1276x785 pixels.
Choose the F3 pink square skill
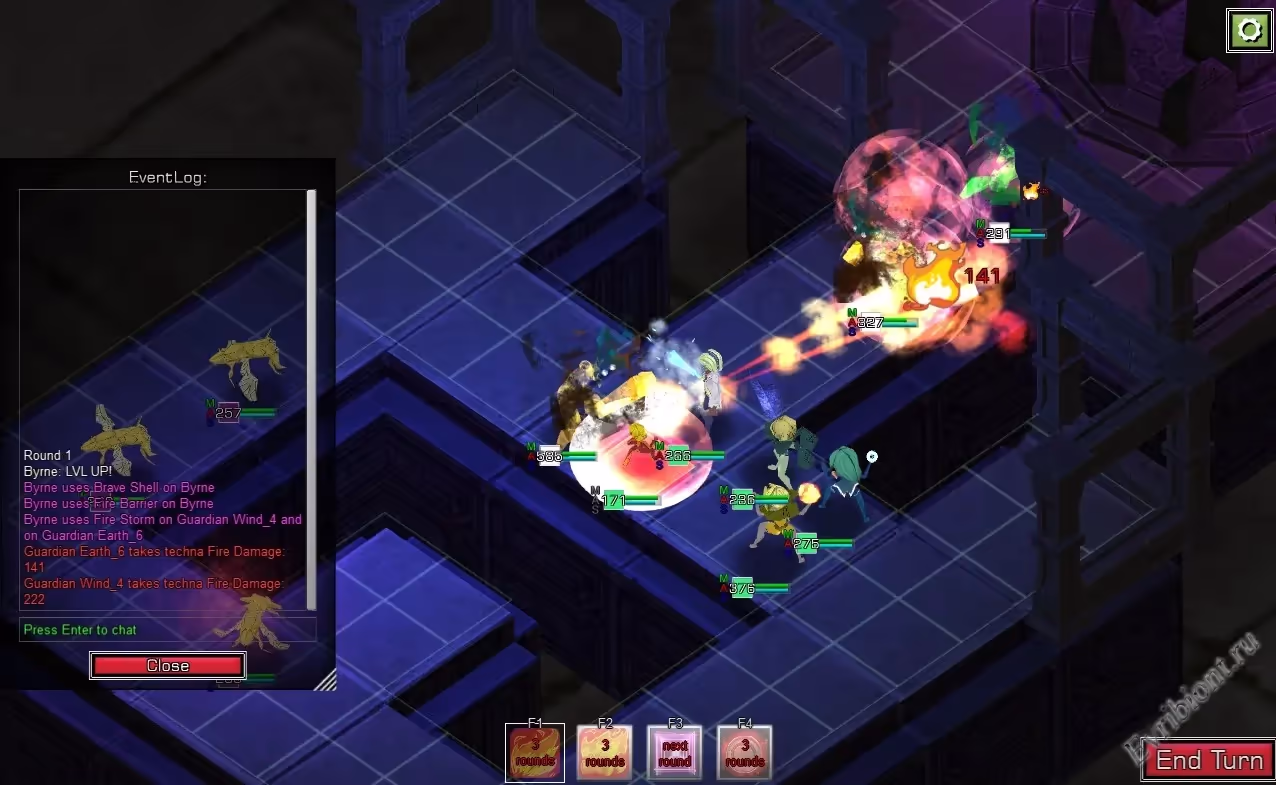click(x=675, y=753)
